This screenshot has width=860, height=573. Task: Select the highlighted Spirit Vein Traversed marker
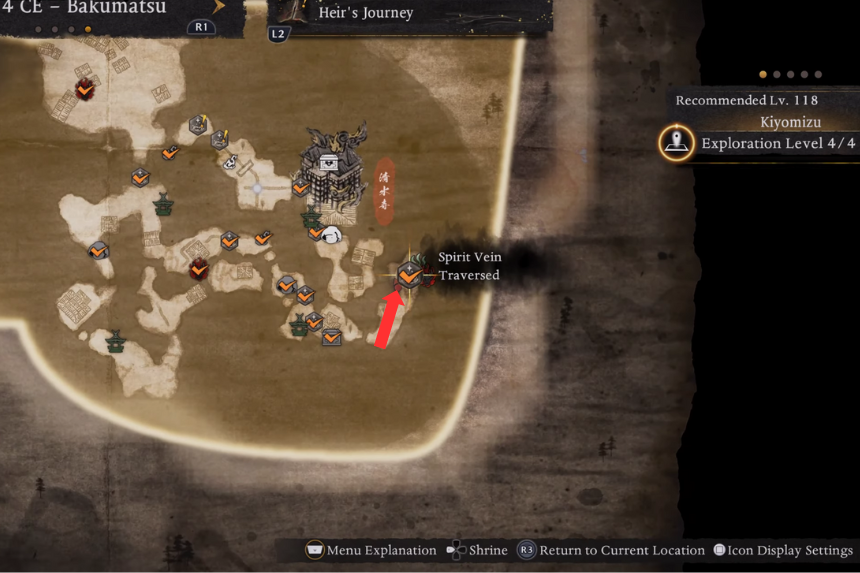(x=409, y=273)
